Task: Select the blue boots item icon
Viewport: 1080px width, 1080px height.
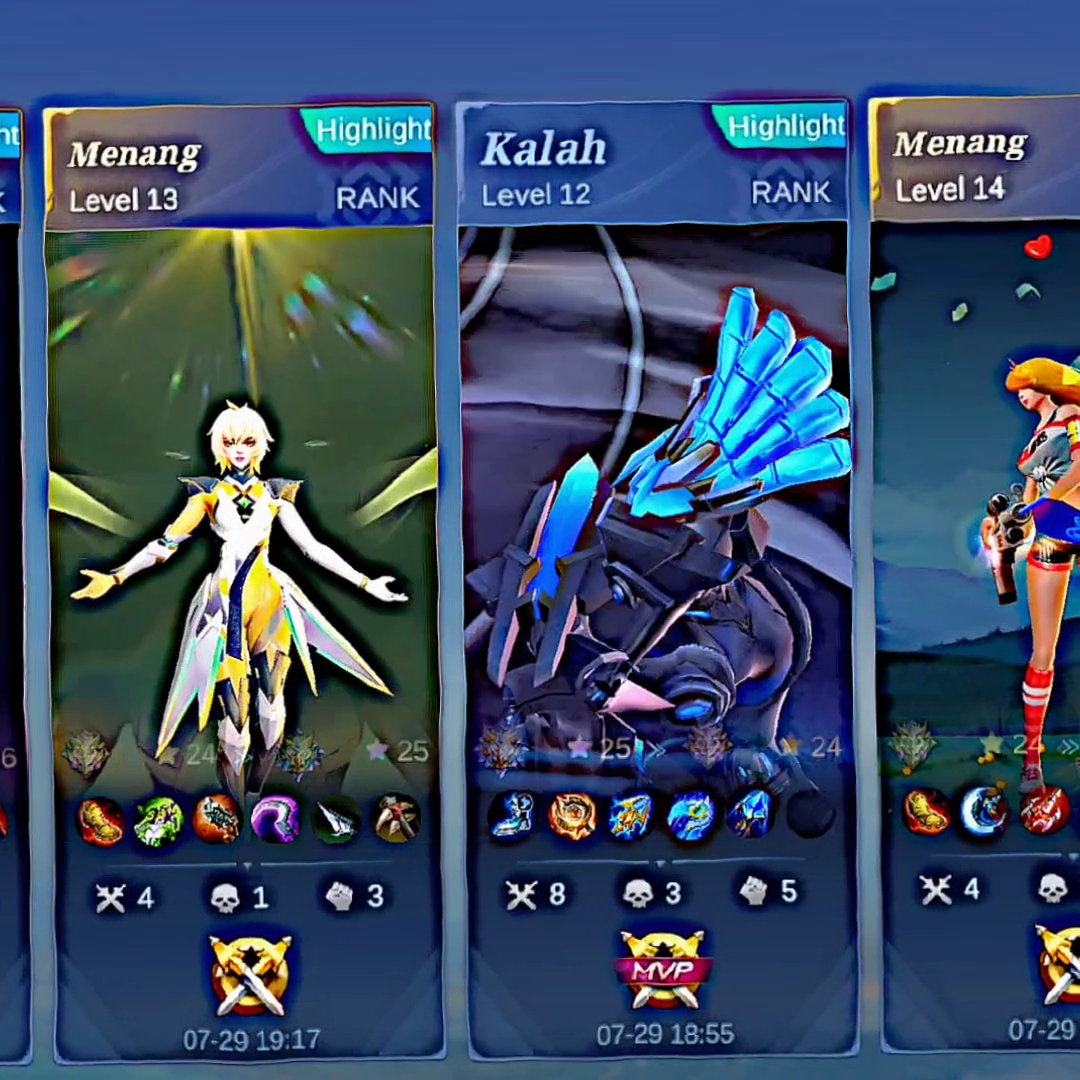Action: click(513, 815)
